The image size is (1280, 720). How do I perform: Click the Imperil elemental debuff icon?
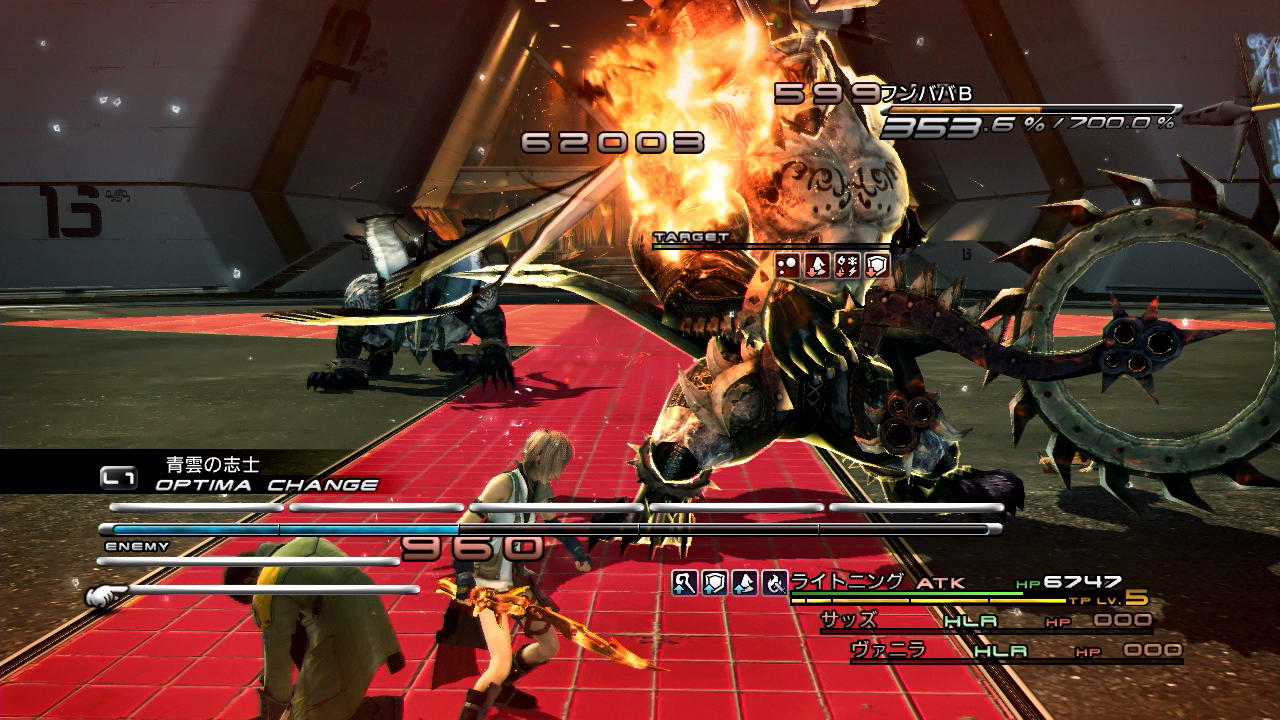click(847, 265)
